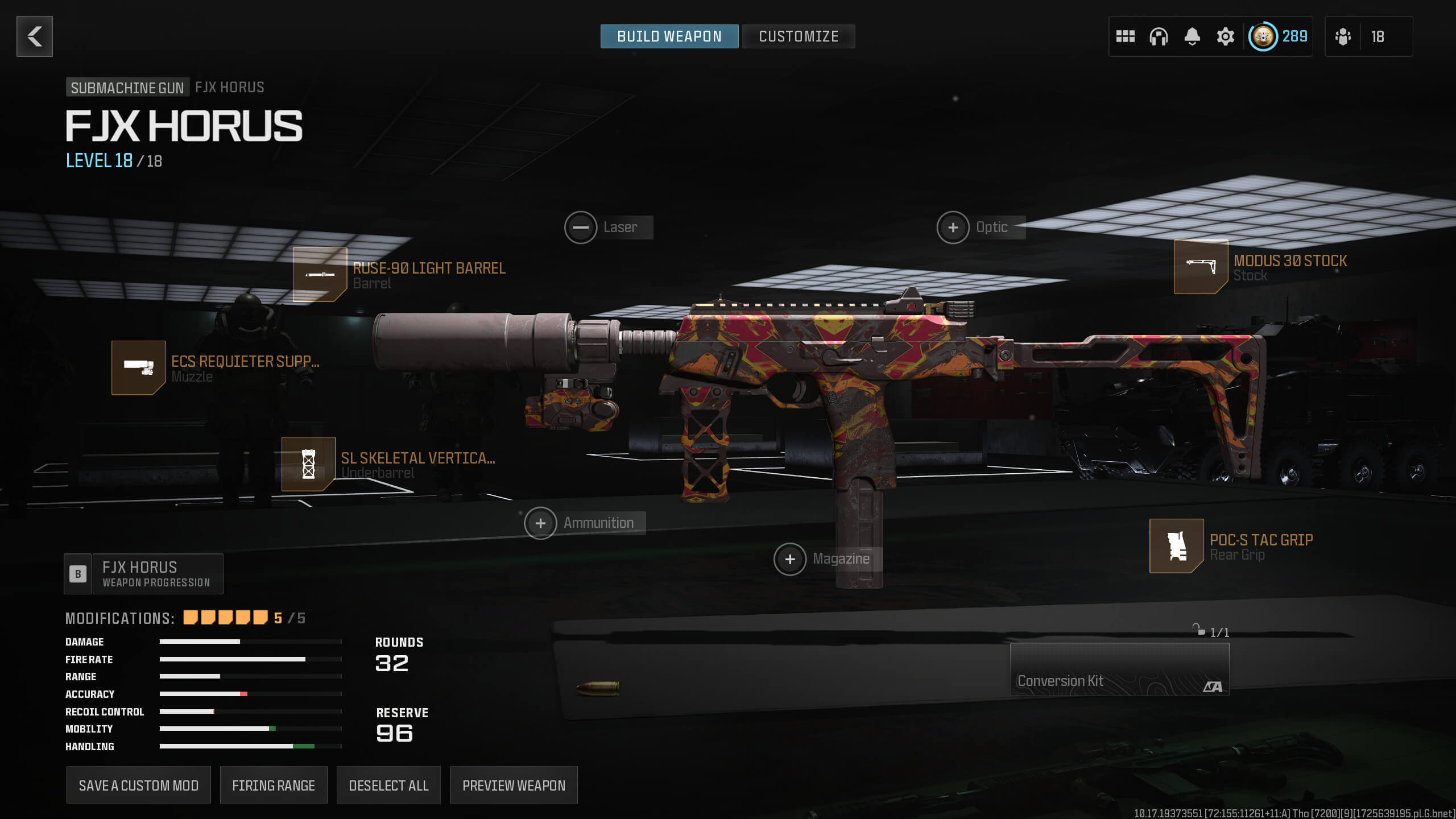The height and width of the screenshot is (819, 1456).
Task: Select the Modus 30 Stock slot
Action: [1201, 267]
